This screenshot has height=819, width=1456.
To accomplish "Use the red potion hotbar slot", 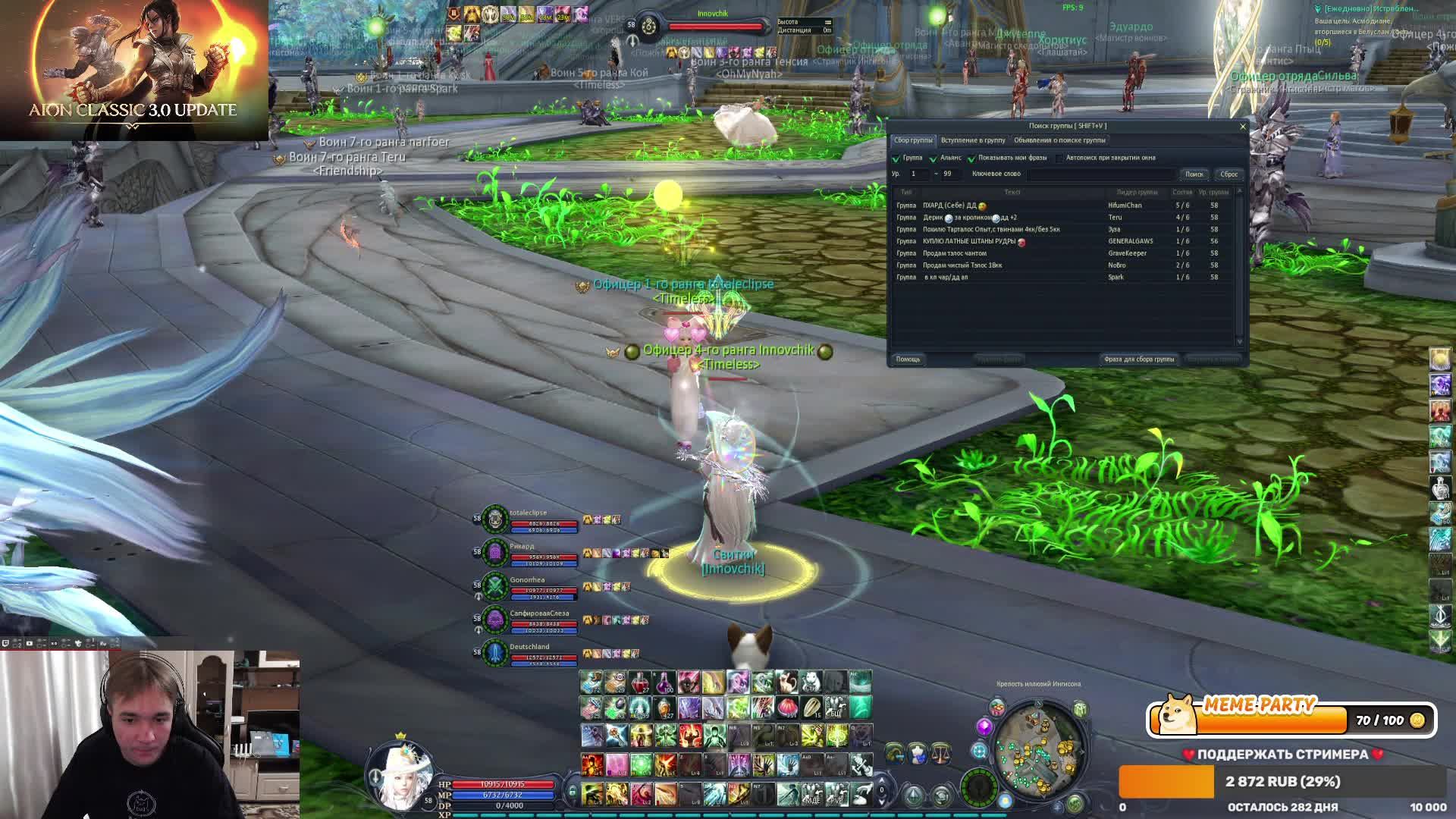I will click(x=641, y=682).
